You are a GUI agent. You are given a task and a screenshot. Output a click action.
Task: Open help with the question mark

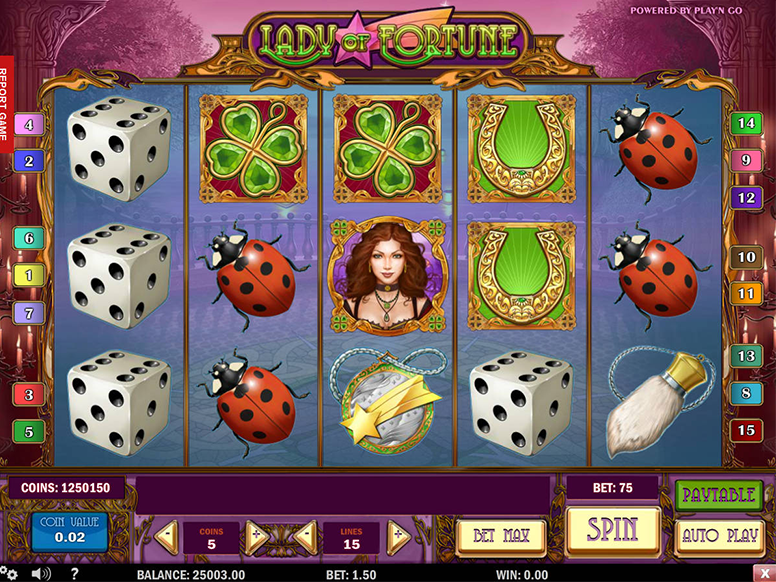click(74, 574)
